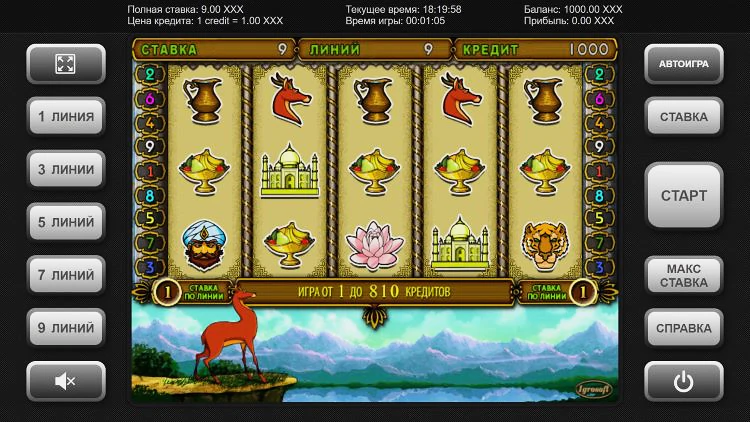Click the СТАВКА bet button
Screen dimensions: 750x422
click(683, 117)
